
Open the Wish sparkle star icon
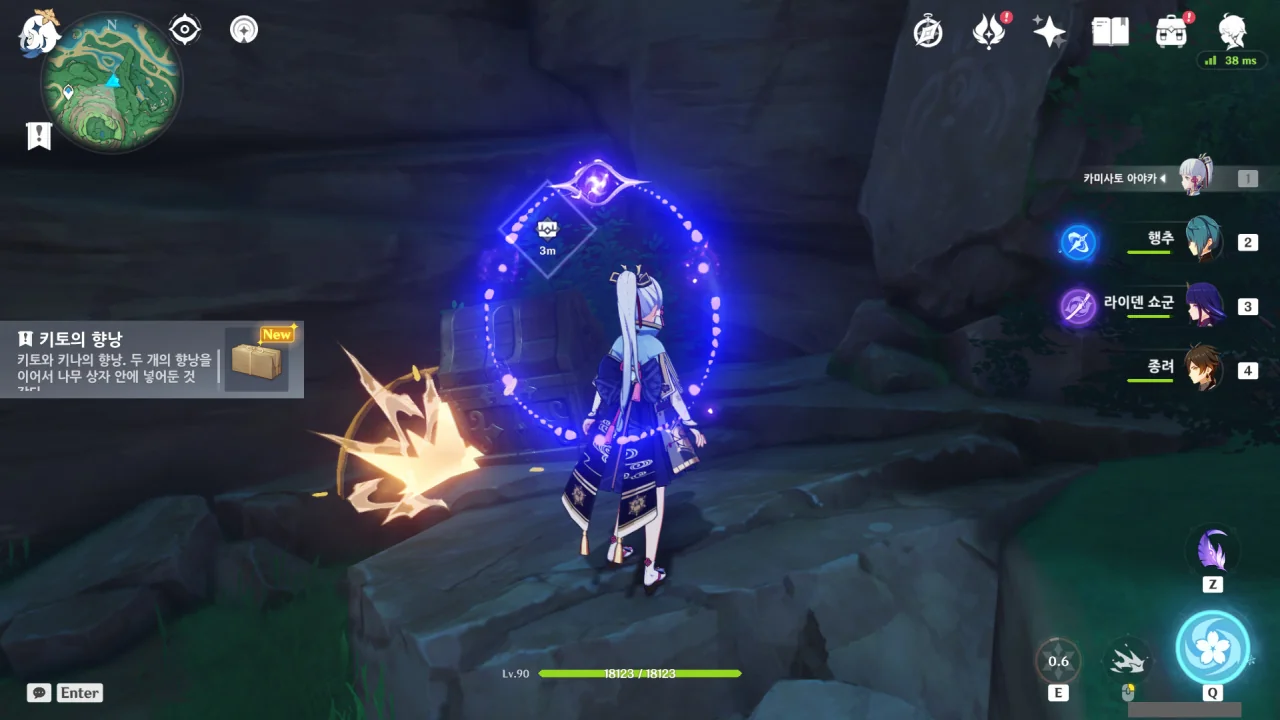(1049, 32)
